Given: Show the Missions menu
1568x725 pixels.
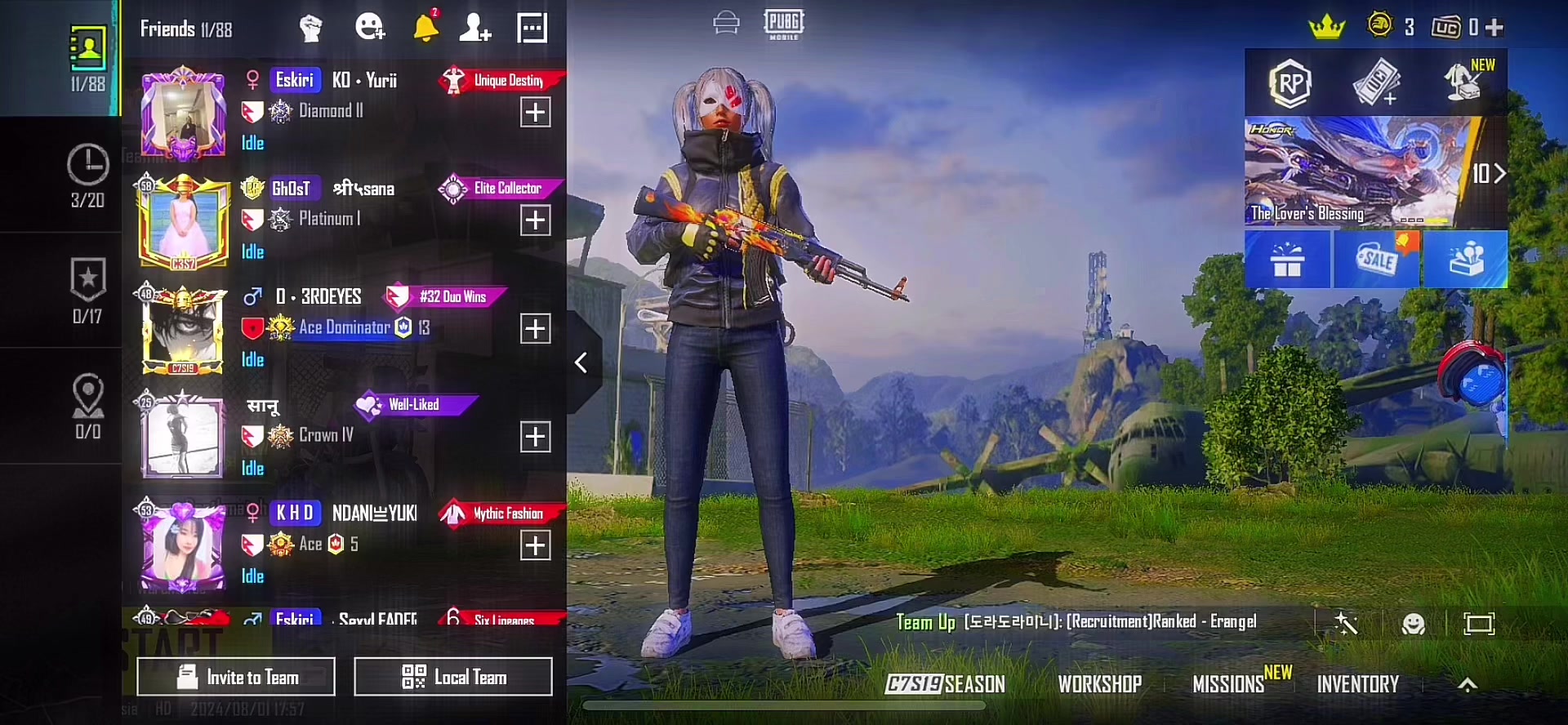Looking at the screenshot, I should (1229, 684).
